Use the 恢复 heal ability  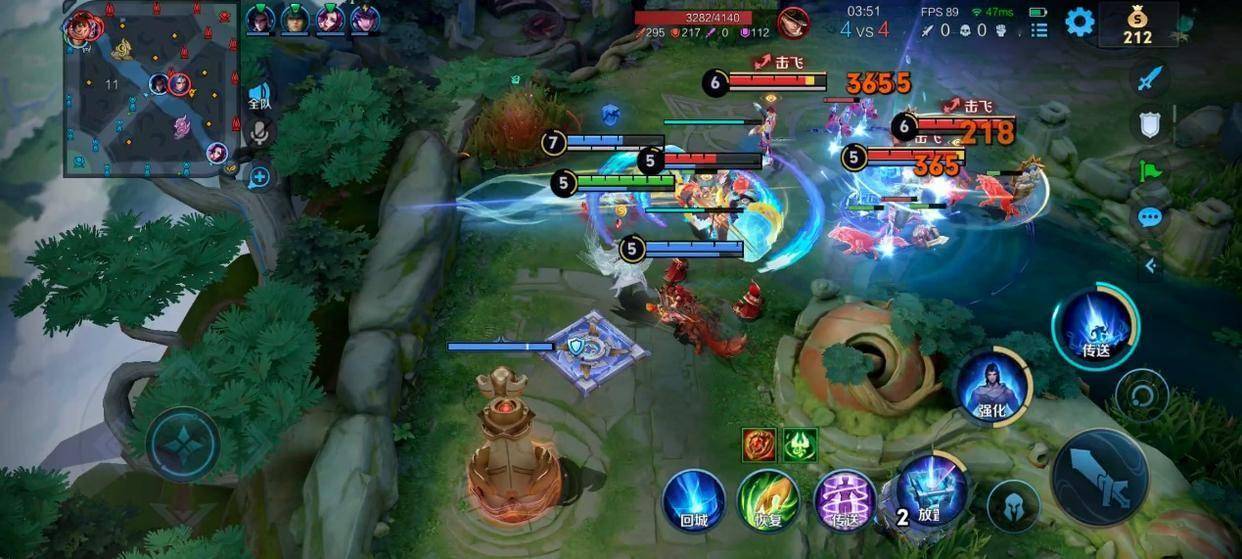click(x=767, y=499)
